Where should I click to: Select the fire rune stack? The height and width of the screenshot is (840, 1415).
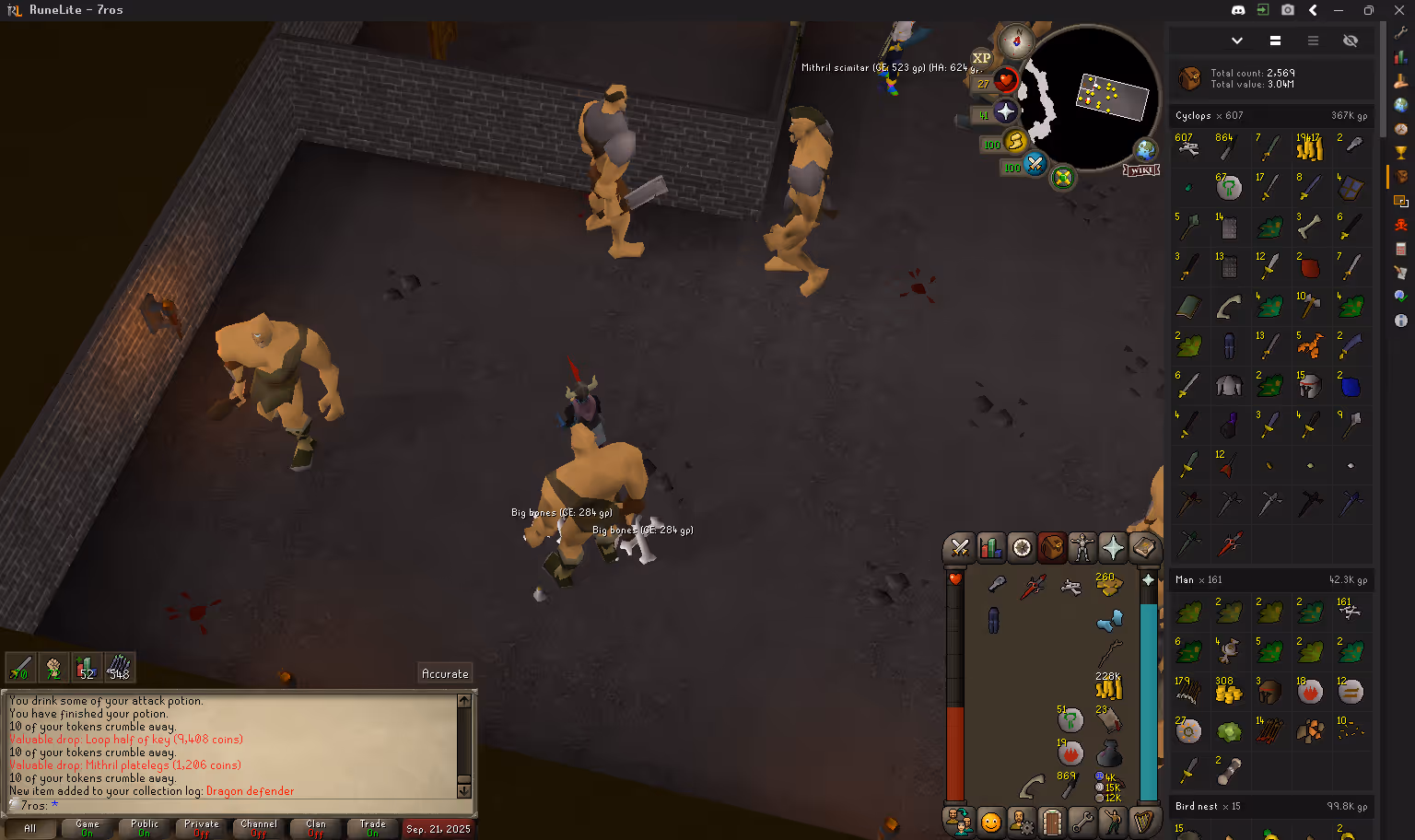[x=1070, y=752]
